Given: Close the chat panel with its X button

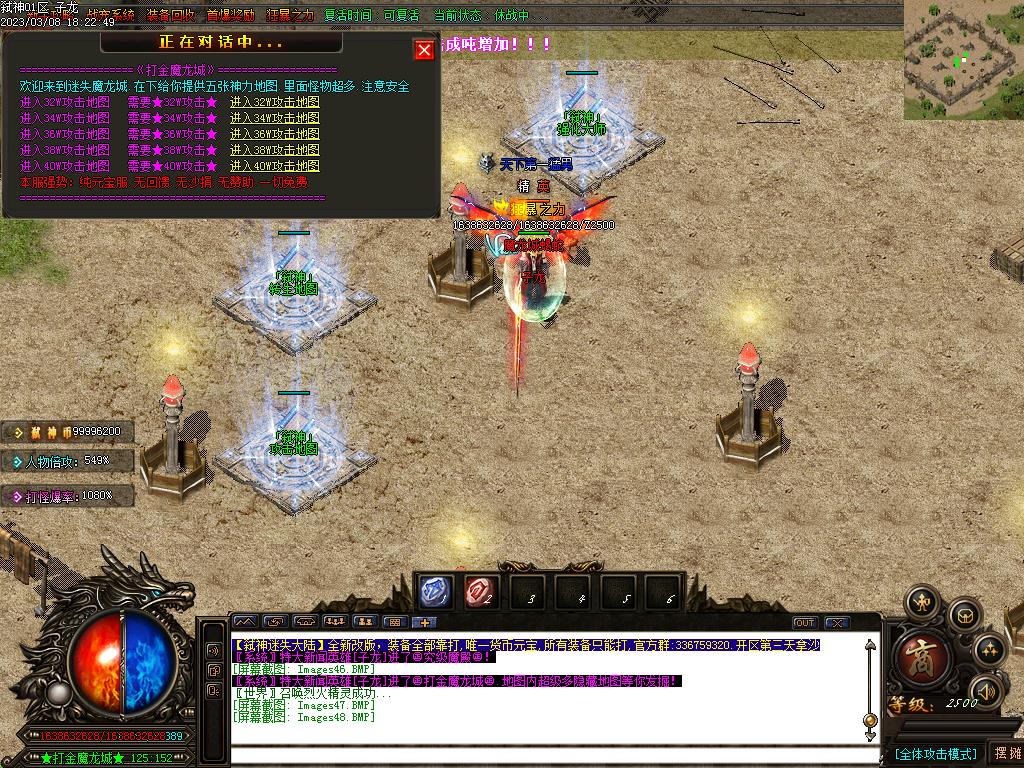Looking at the screenshot, I should (837, 623).
